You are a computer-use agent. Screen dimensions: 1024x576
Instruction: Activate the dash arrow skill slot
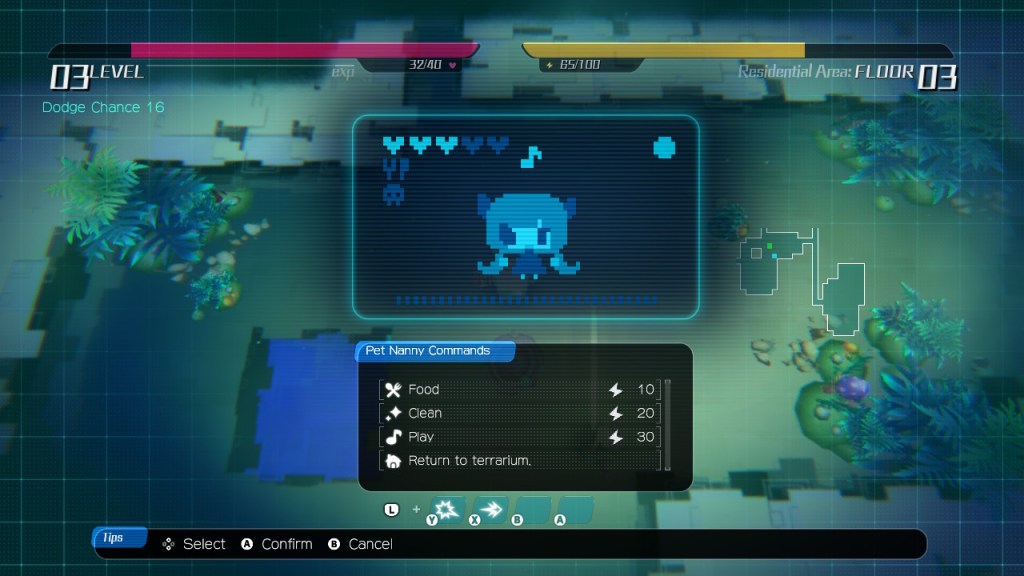490,509
